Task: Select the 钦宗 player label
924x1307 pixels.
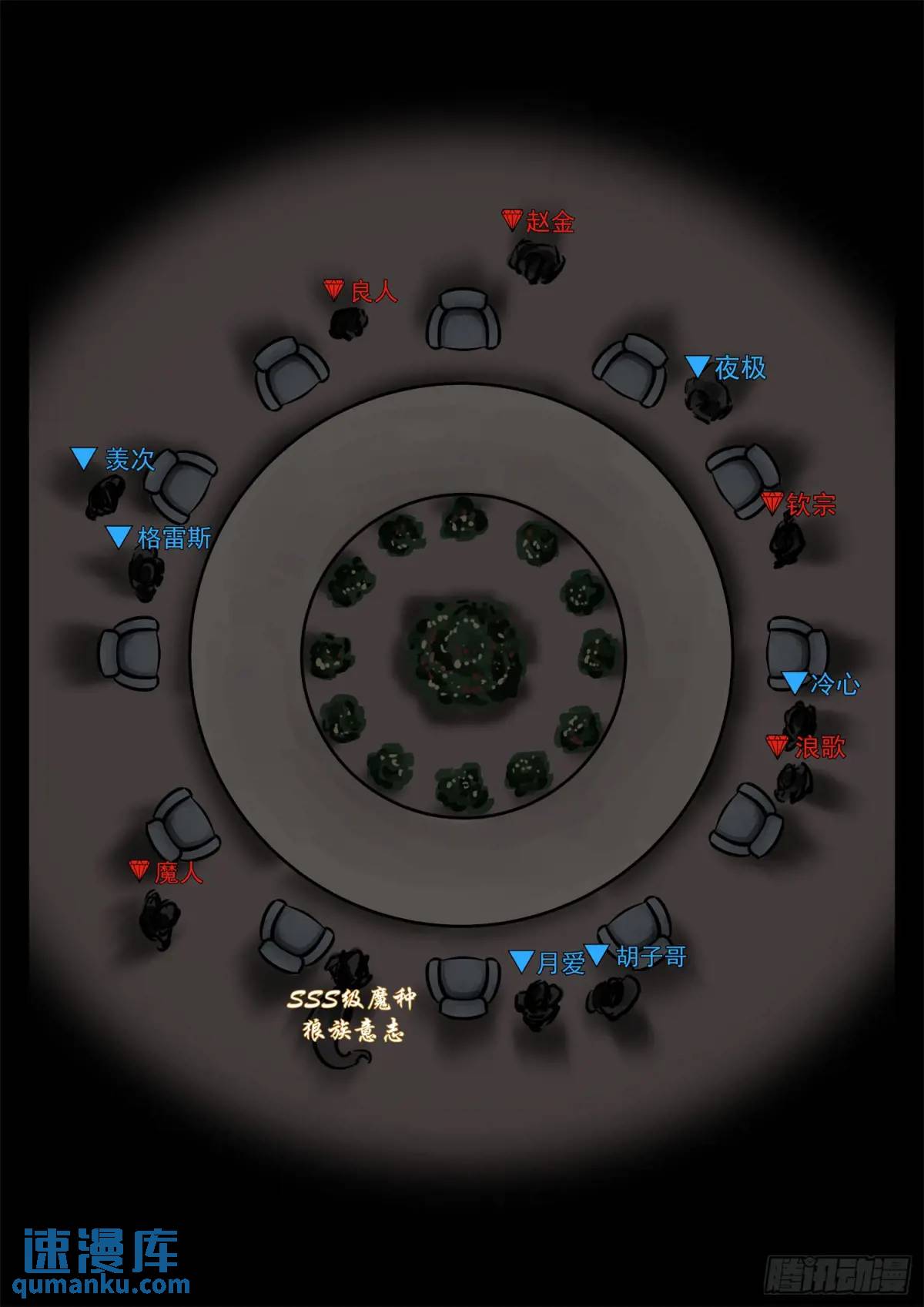Action: pyautogui.click(x=810, y=505)
